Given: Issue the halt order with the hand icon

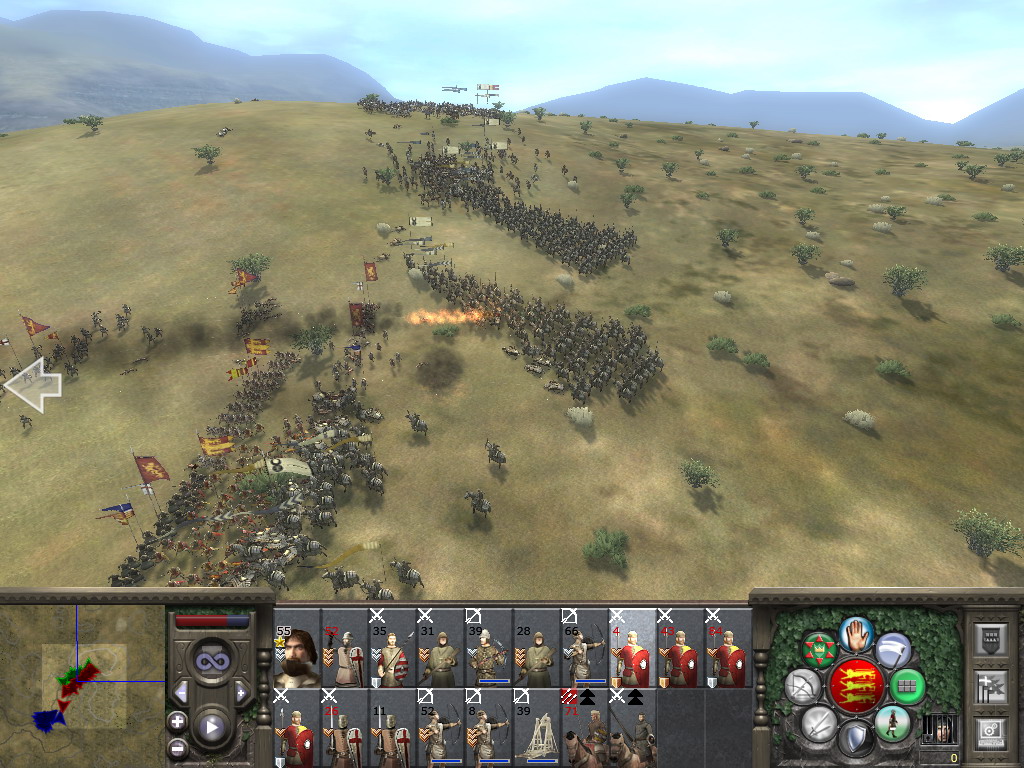Looking at the screenshot, I should tap(856, 632).
